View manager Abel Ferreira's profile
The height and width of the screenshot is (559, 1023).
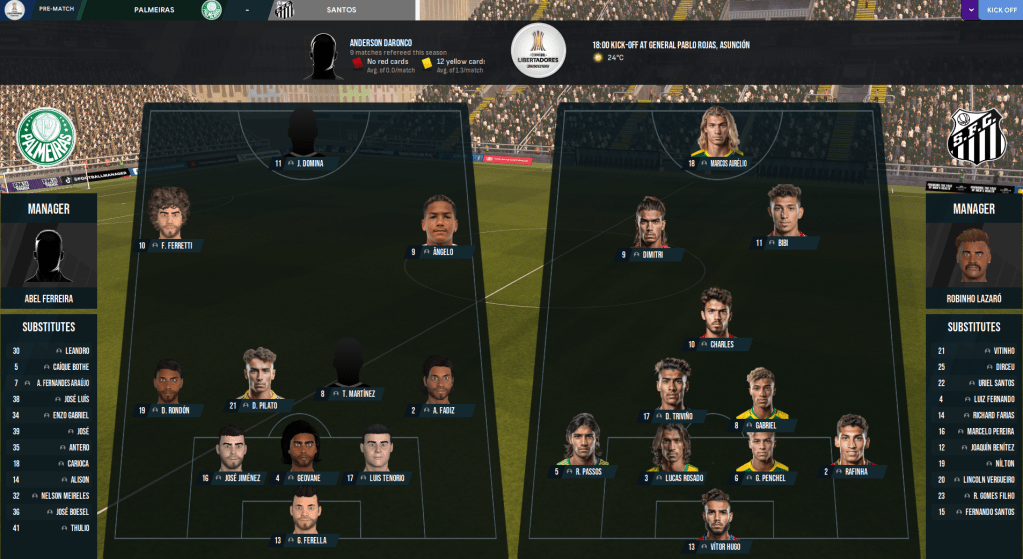50,298
